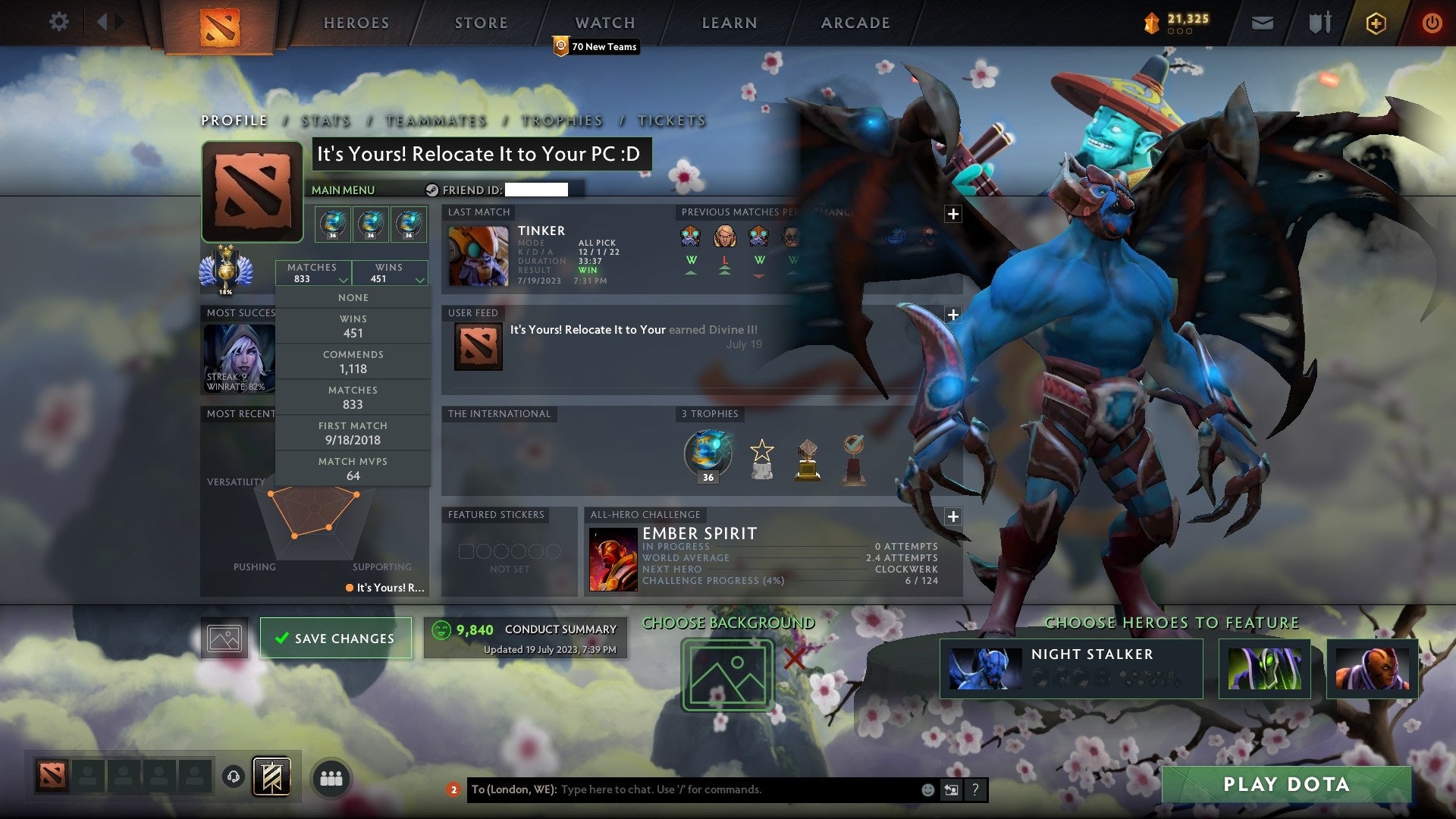
Task: Click the power button to quit
Action: coord(1432,23)
